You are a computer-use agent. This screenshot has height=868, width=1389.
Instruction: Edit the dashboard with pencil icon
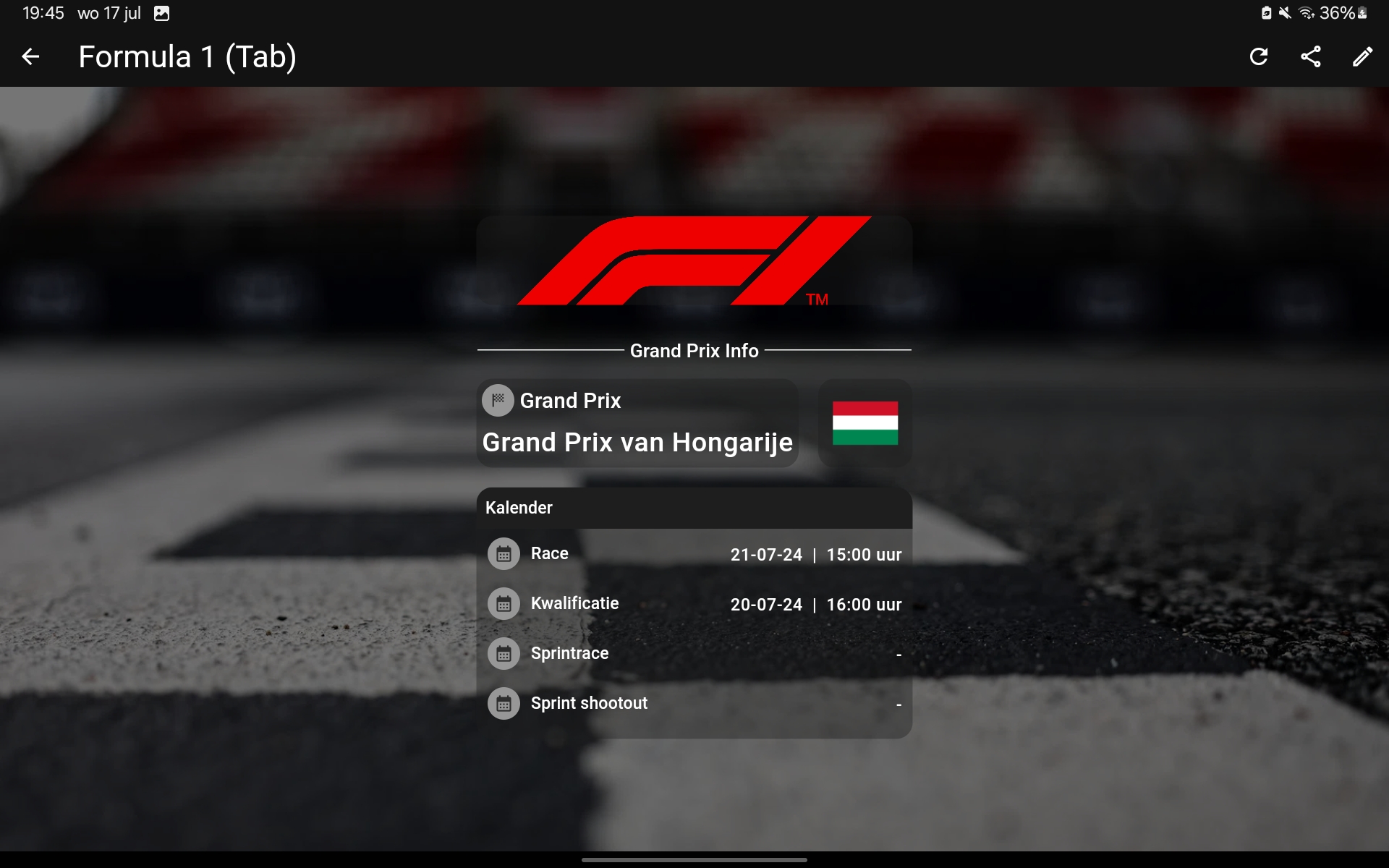1362,56
